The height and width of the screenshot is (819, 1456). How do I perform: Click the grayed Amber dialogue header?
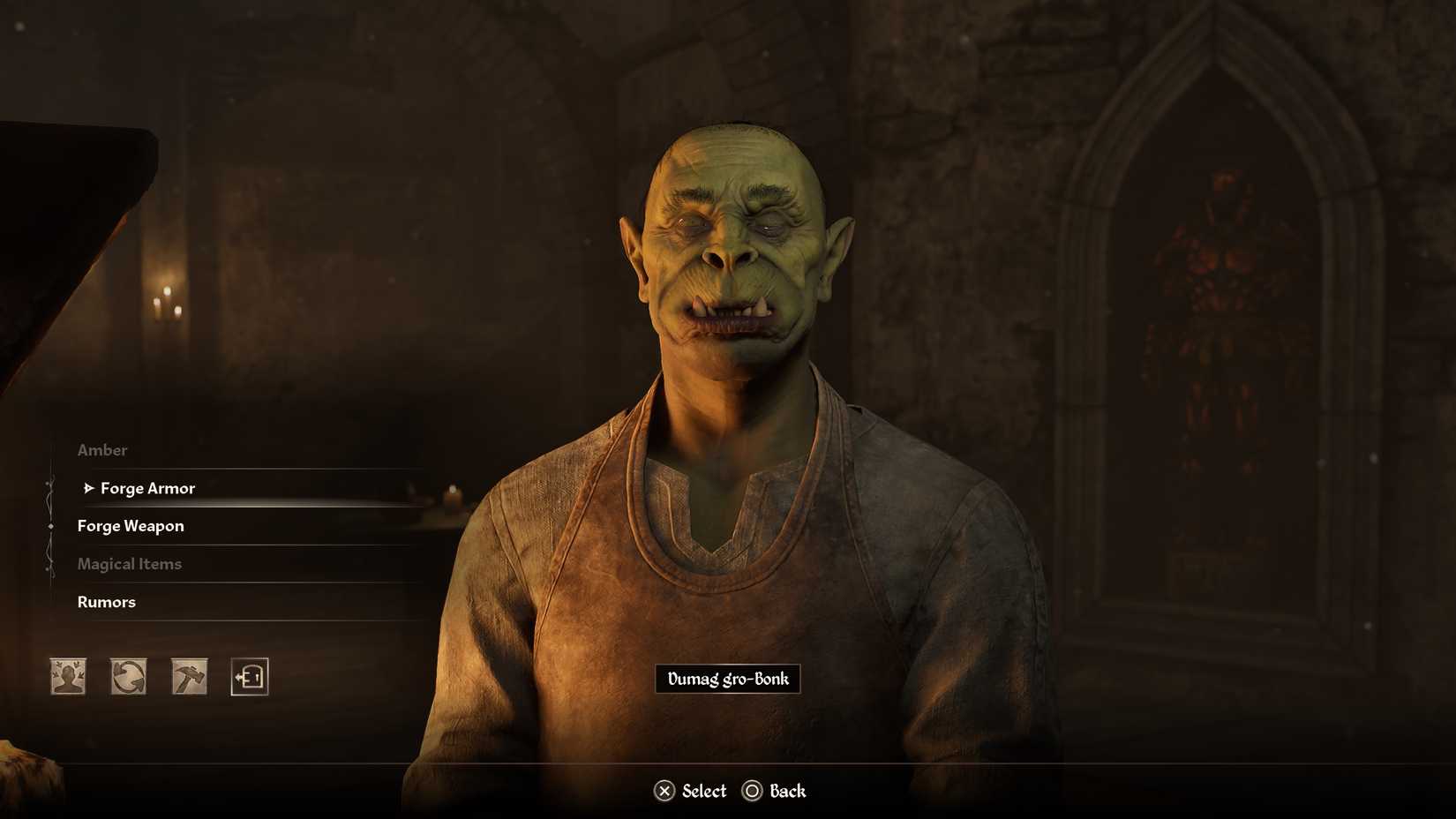(102, 449)
